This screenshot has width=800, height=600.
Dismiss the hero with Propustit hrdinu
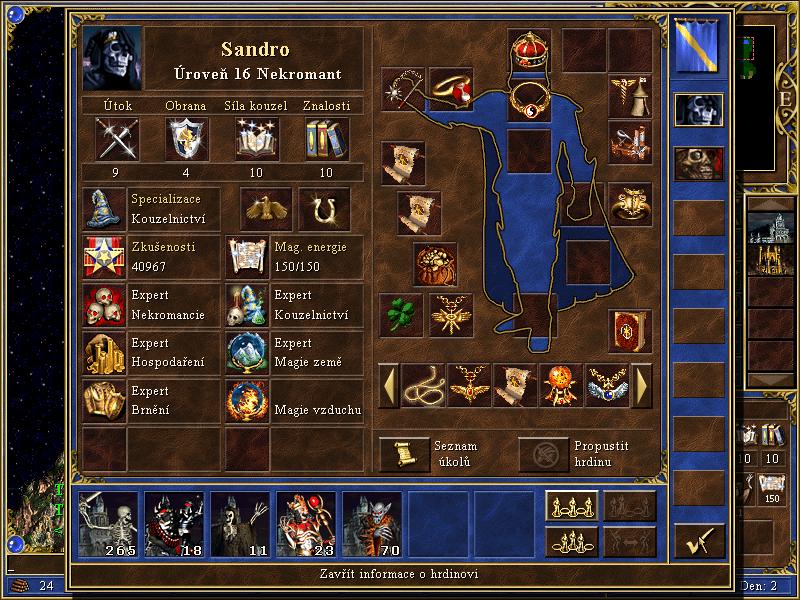click(543, 454)
